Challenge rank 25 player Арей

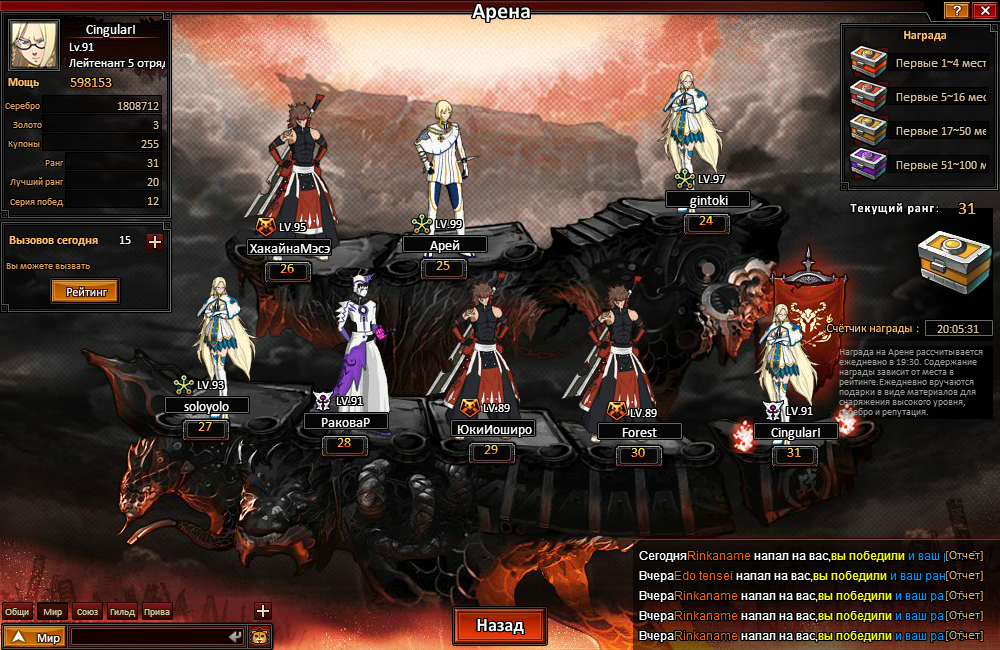pyautogui.click(x=444, y=160)
